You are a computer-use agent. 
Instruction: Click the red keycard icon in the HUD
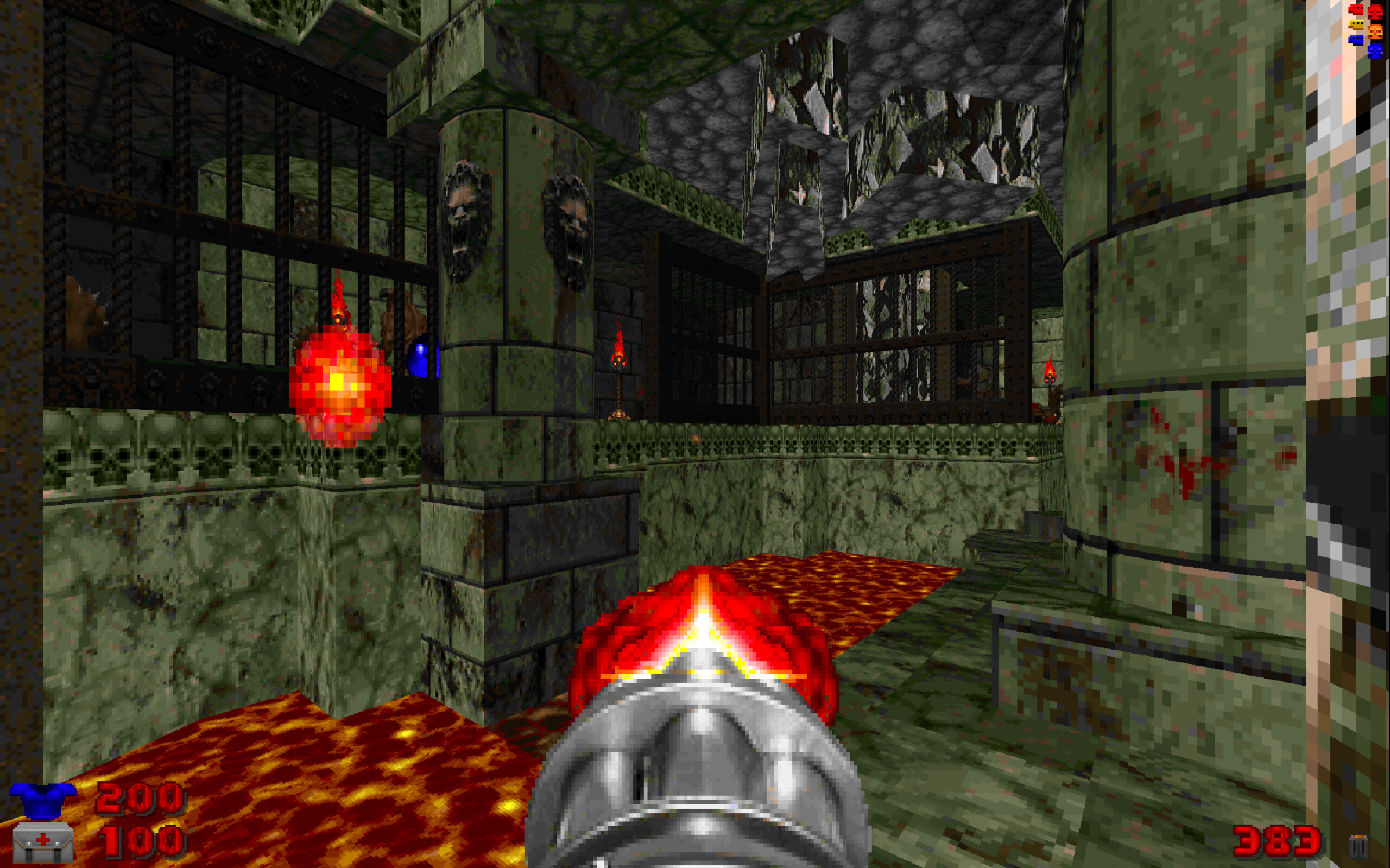coord(1357,9)
